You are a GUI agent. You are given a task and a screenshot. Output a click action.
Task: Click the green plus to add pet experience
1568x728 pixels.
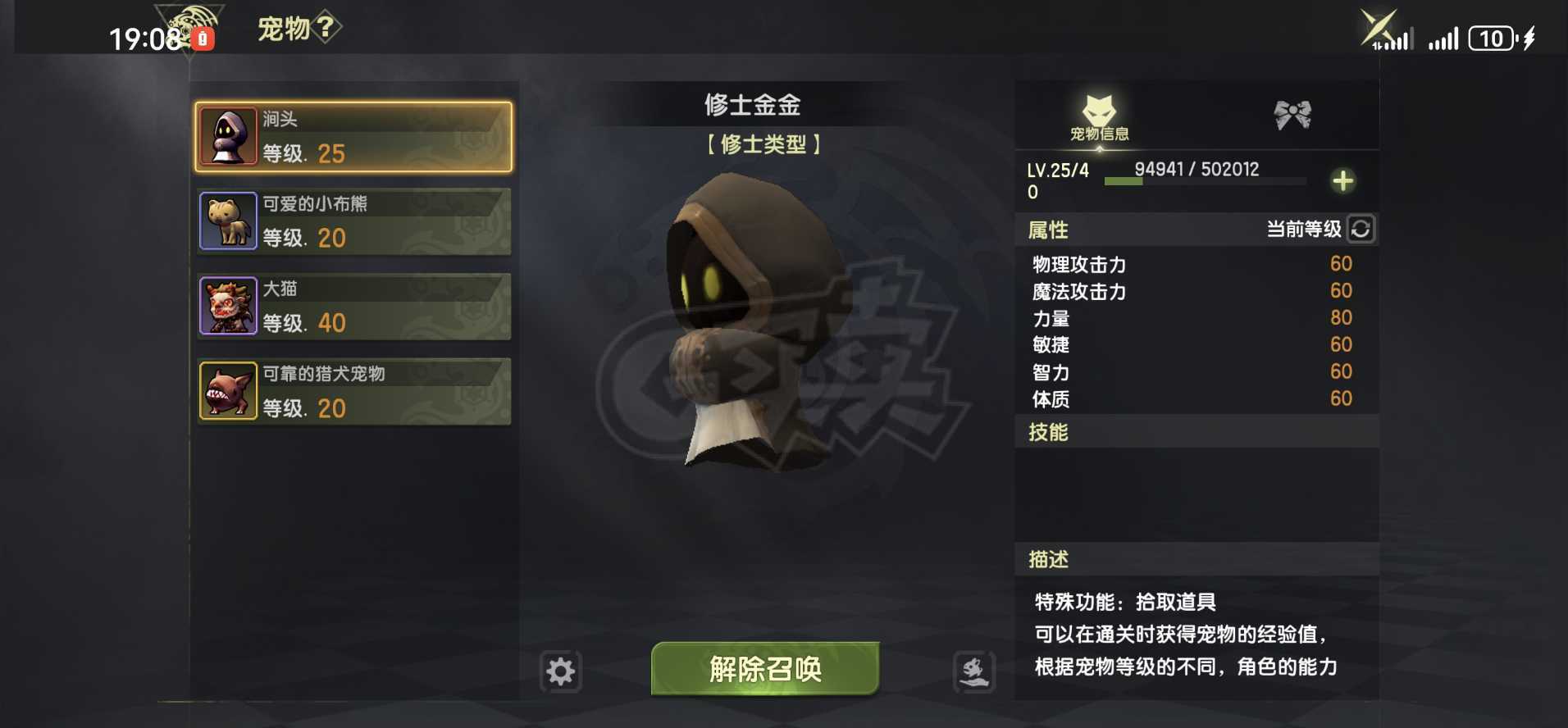coord(1343,180)
